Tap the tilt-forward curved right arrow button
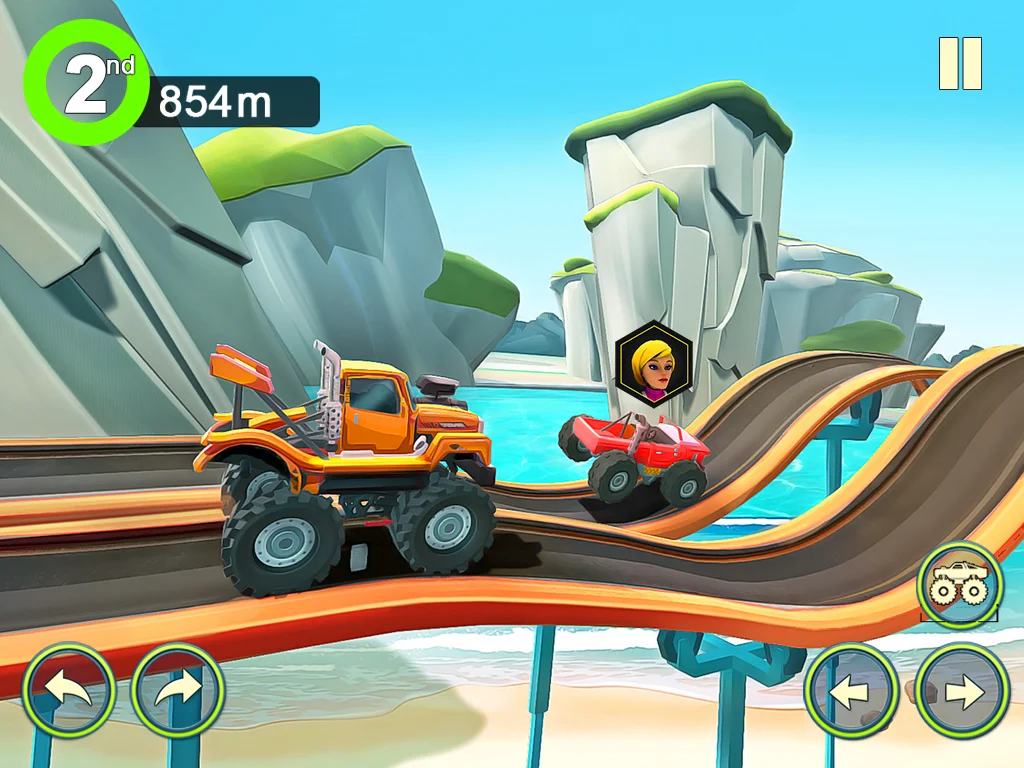1024x768 pixels. [x=178, y=691]
